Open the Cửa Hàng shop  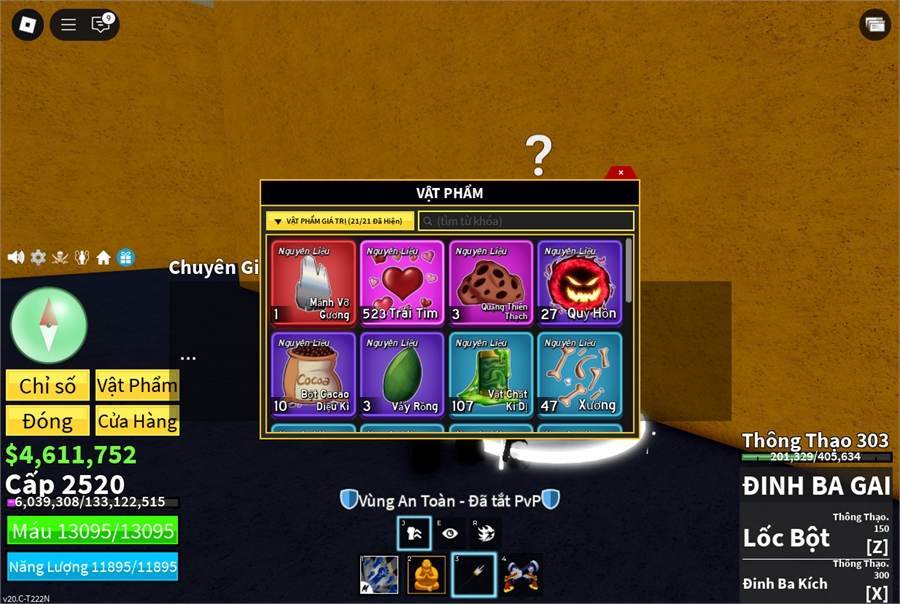[x=137, y=421]
